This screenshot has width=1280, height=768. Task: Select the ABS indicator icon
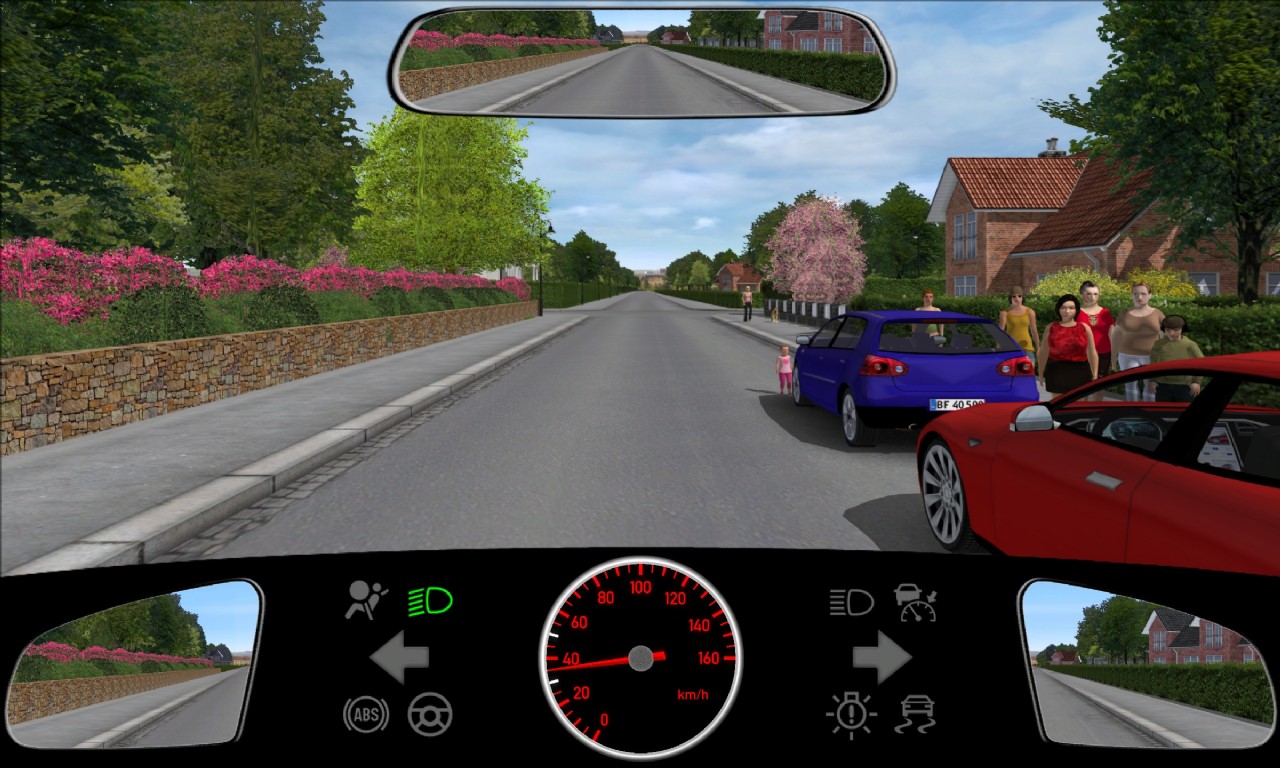[365, 714]
